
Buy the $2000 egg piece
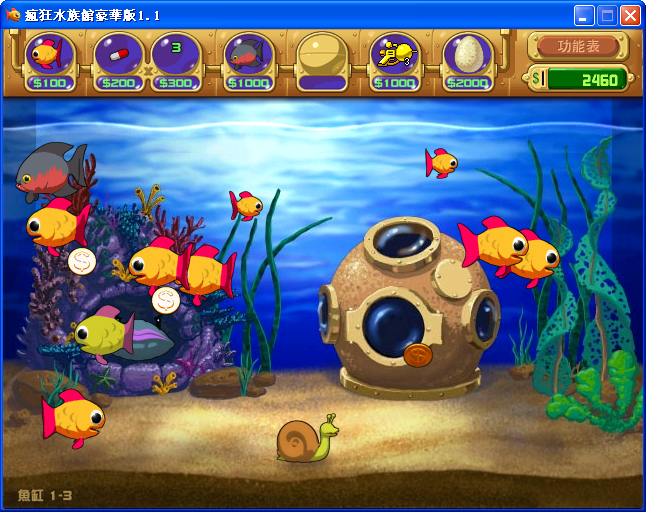point(468,59)
